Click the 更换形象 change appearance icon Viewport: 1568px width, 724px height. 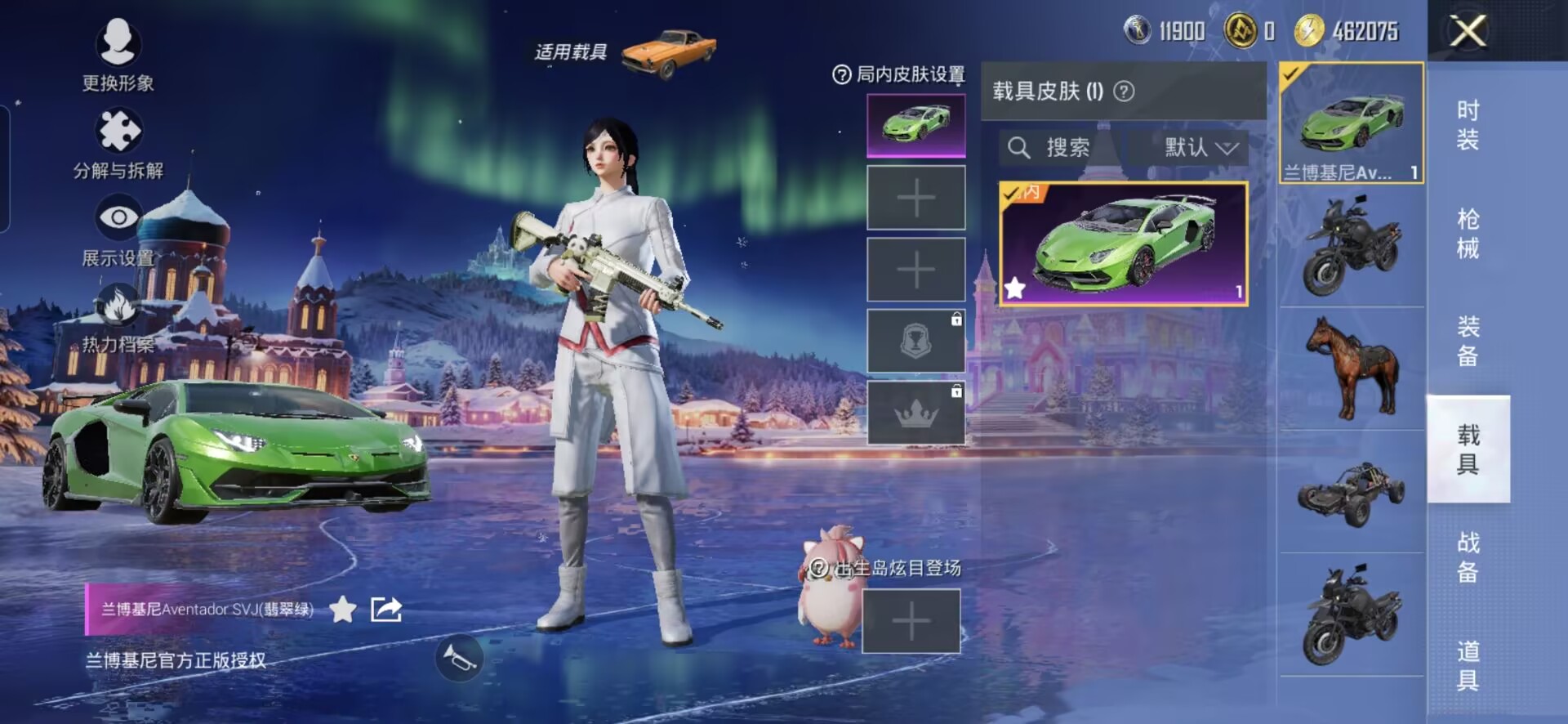118,43
